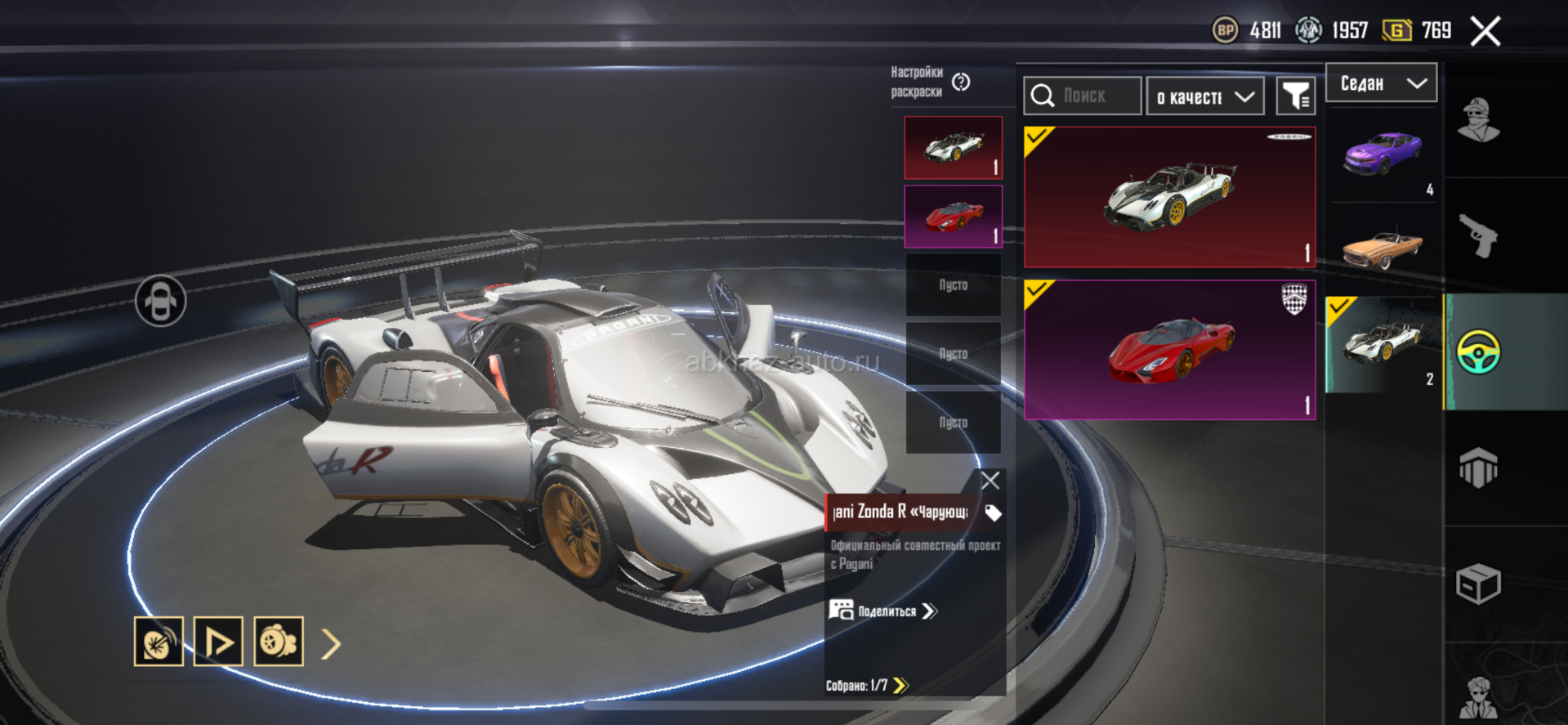Select the large red supercar skin card
This screenshot has height=725, width=1568.
click(1169, 350)
